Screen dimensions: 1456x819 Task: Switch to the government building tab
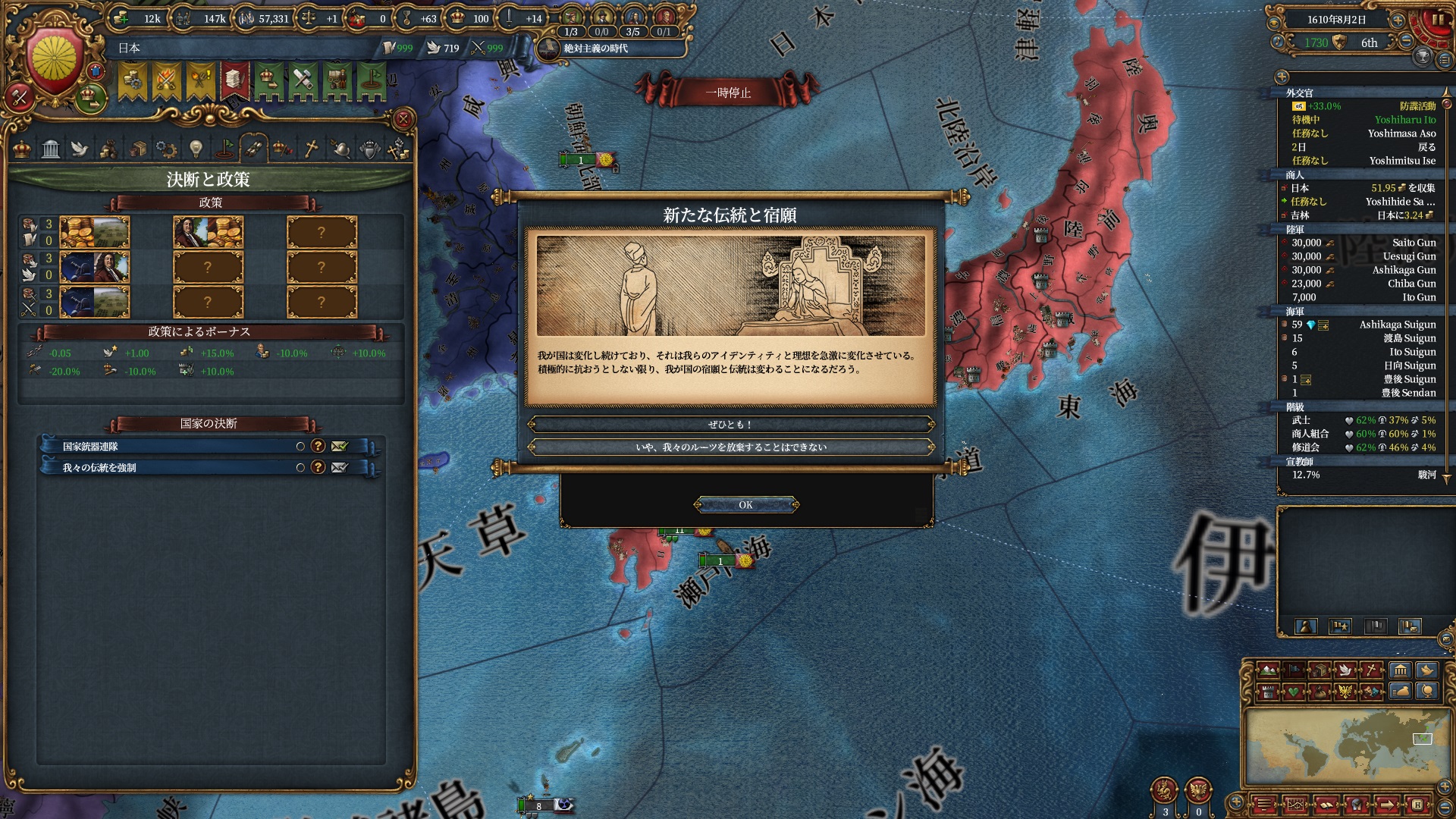[x=51, y=149]
